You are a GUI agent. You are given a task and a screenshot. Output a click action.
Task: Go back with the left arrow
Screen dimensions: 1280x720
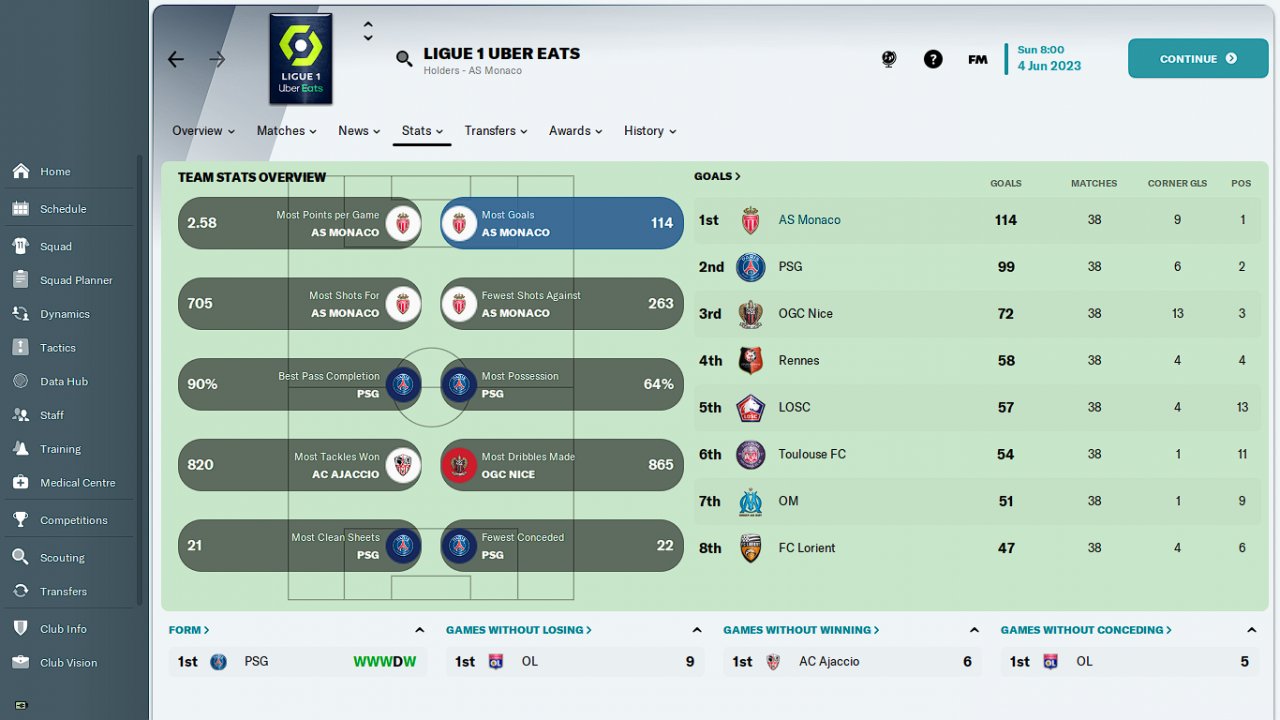176,59
